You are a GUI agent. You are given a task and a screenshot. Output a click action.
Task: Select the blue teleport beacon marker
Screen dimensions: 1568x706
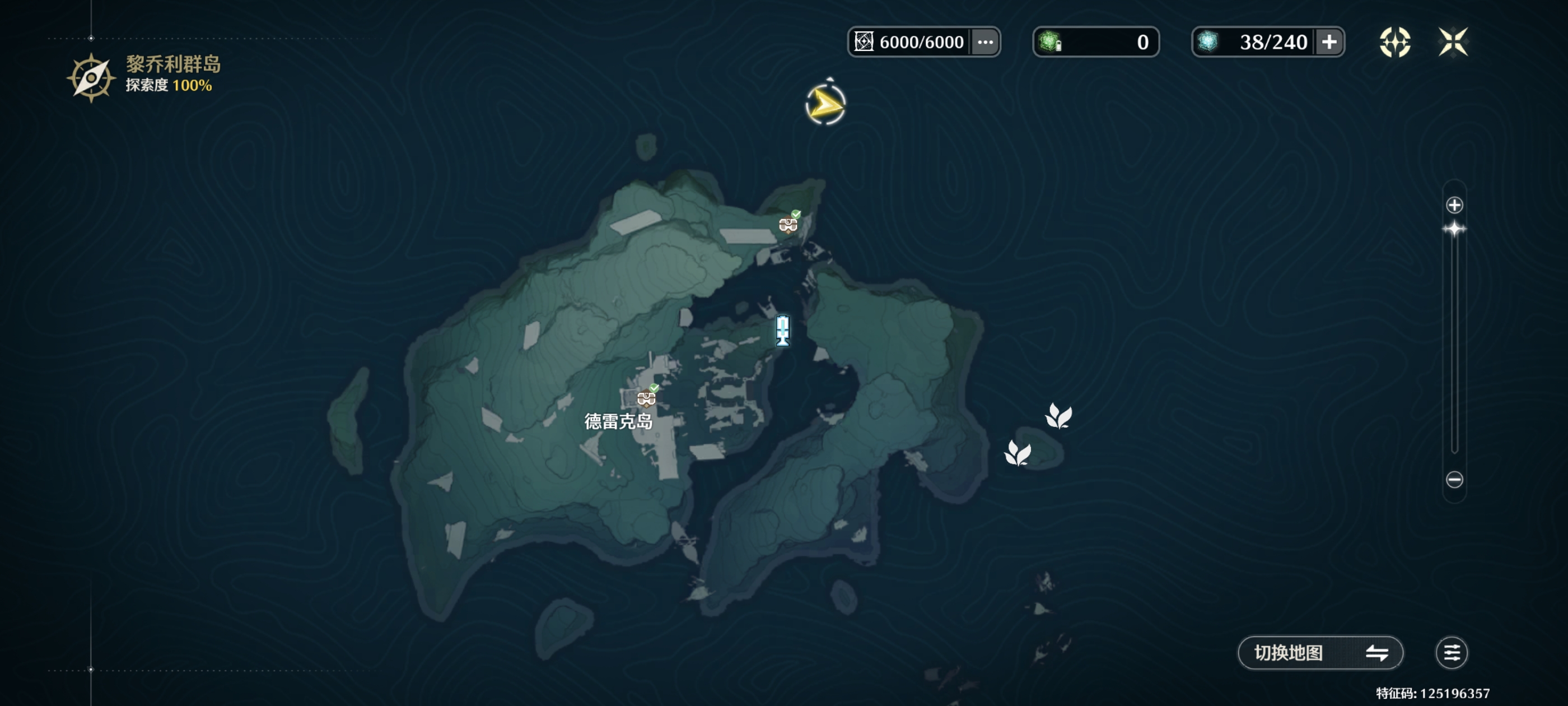783,331
